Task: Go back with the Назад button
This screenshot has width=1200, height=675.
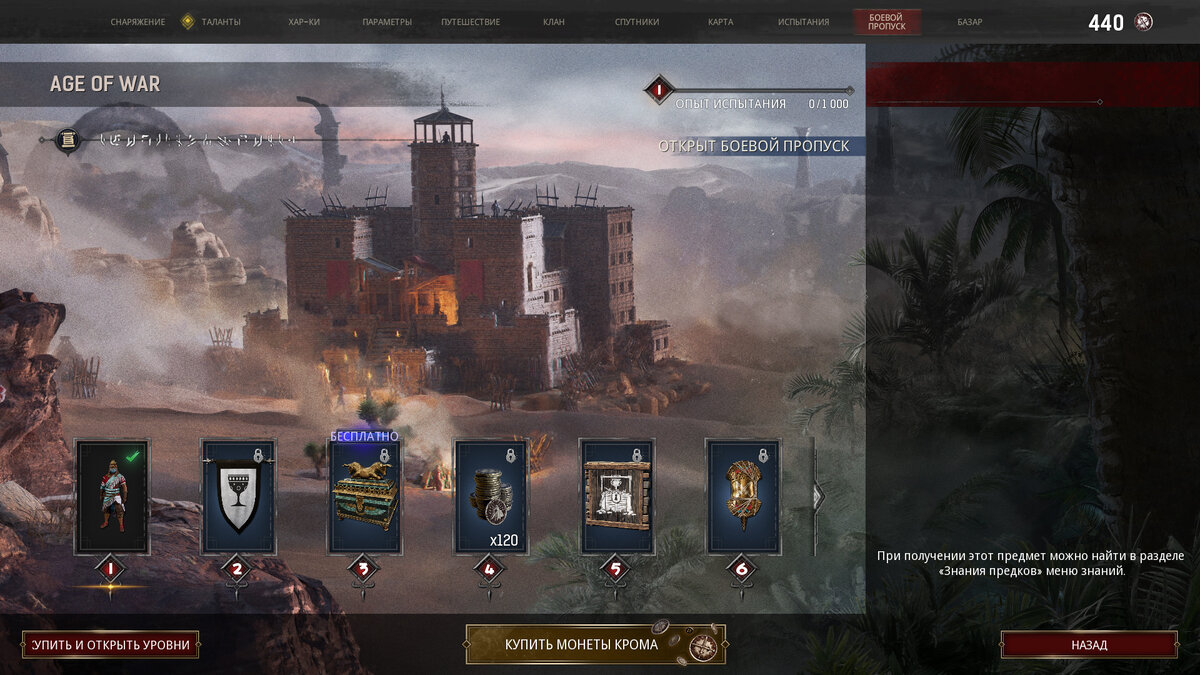Action: coord(1089,645)
